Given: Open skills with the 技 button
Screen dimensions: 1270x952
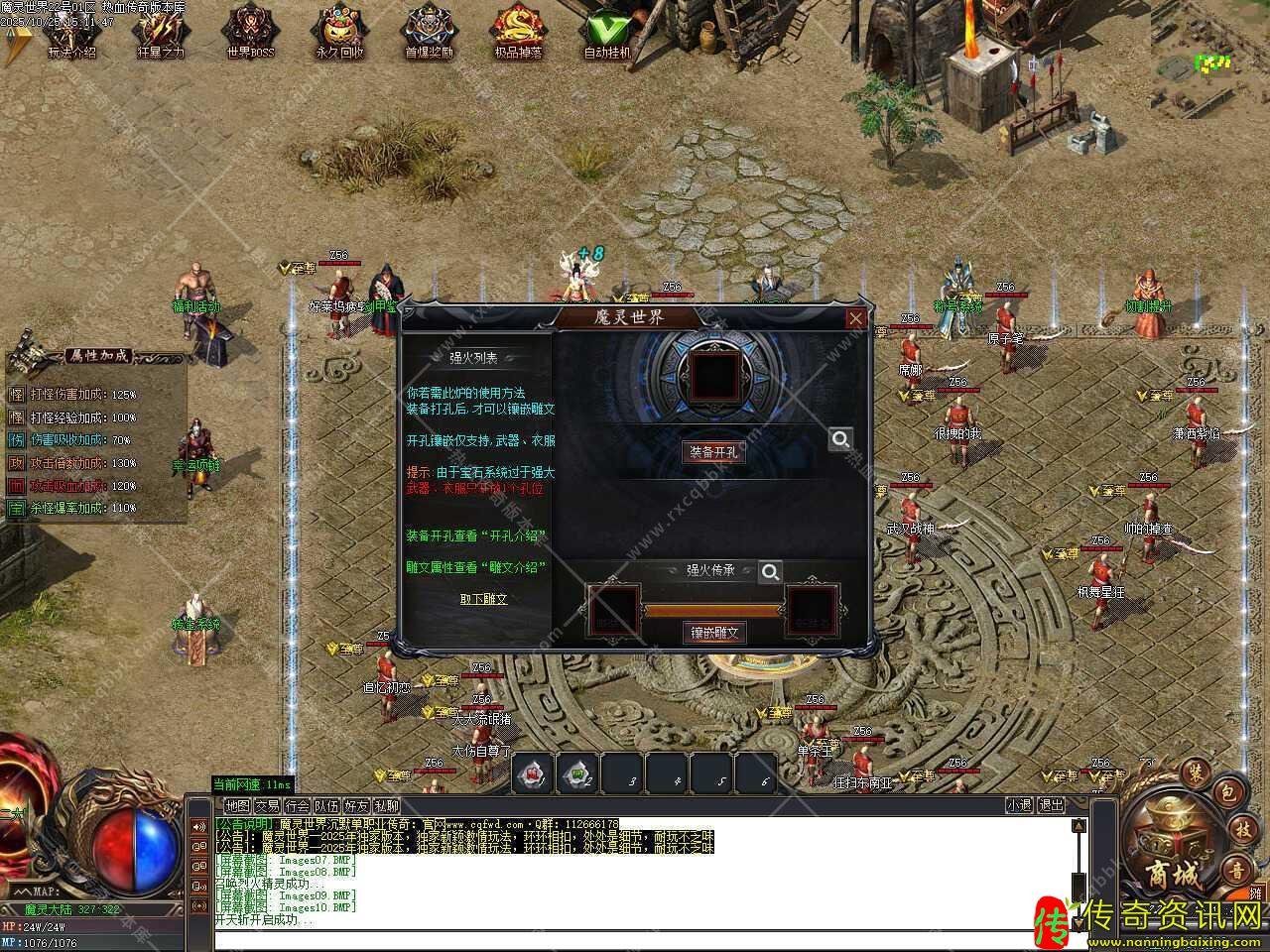Looking at the screenshot, I should point(1242,831).
